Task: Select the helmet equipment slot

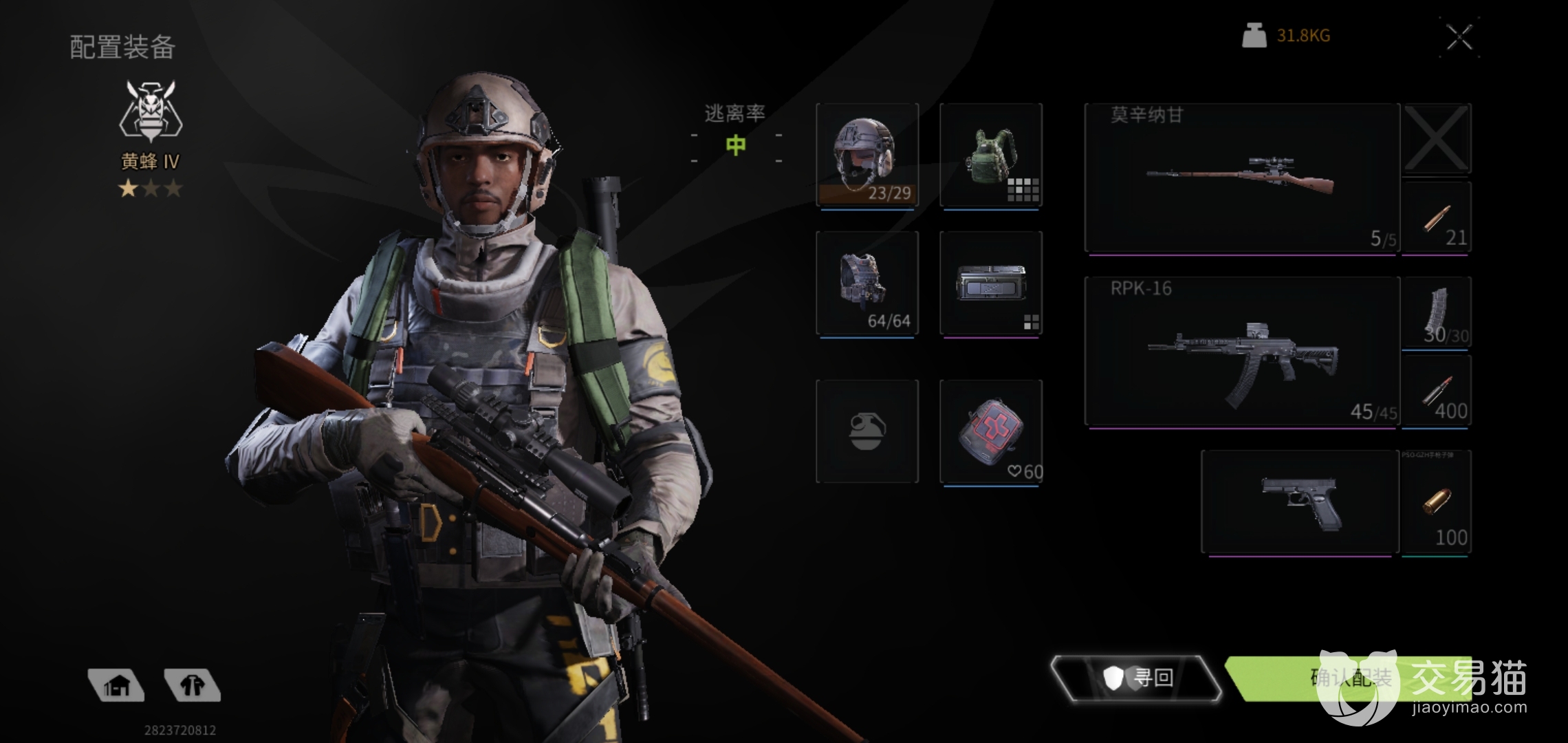Action: point(867,155)
